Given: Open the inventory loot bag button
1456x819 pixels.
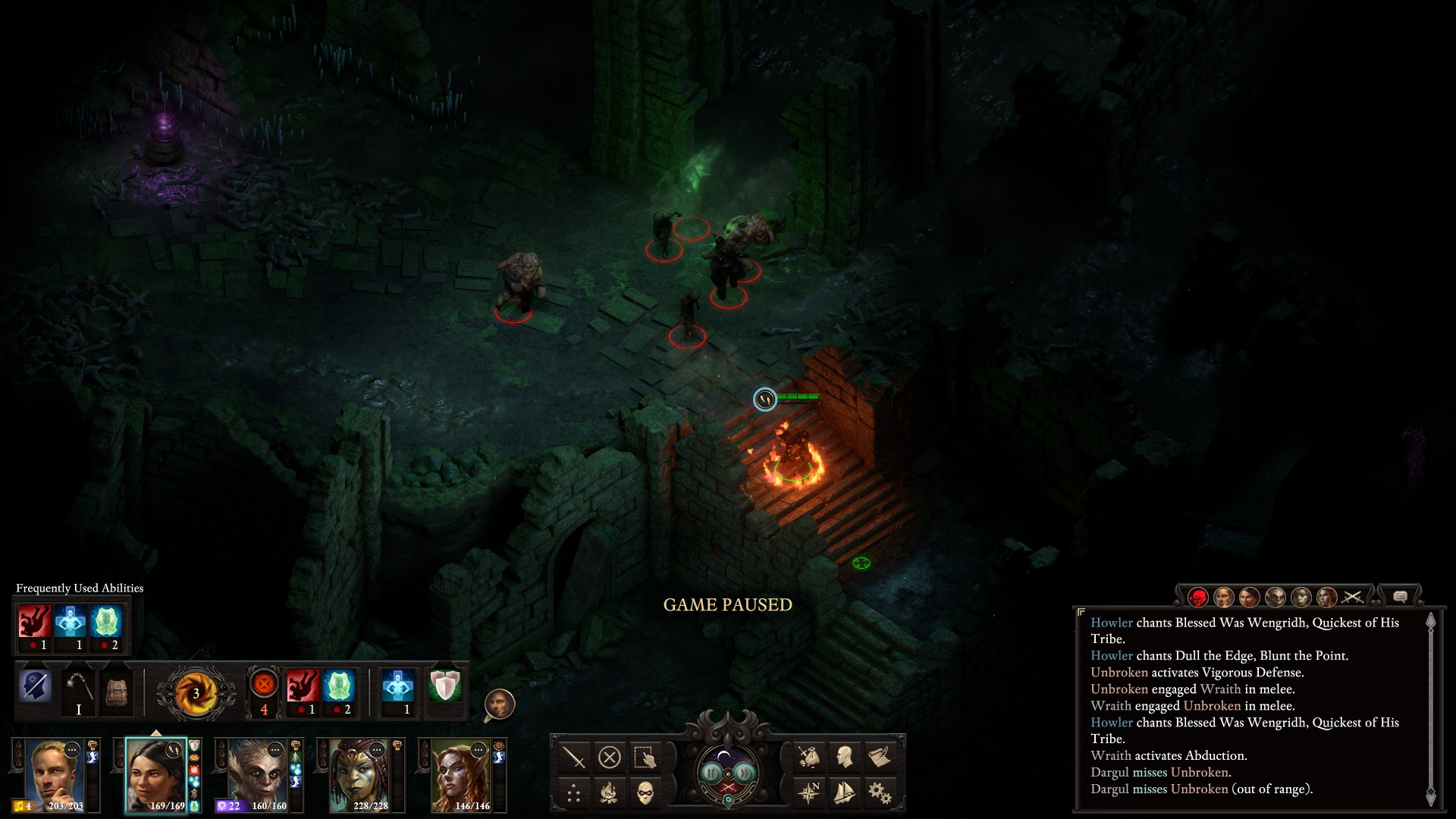Looking at the screenshot, I should tap(808, 757).
